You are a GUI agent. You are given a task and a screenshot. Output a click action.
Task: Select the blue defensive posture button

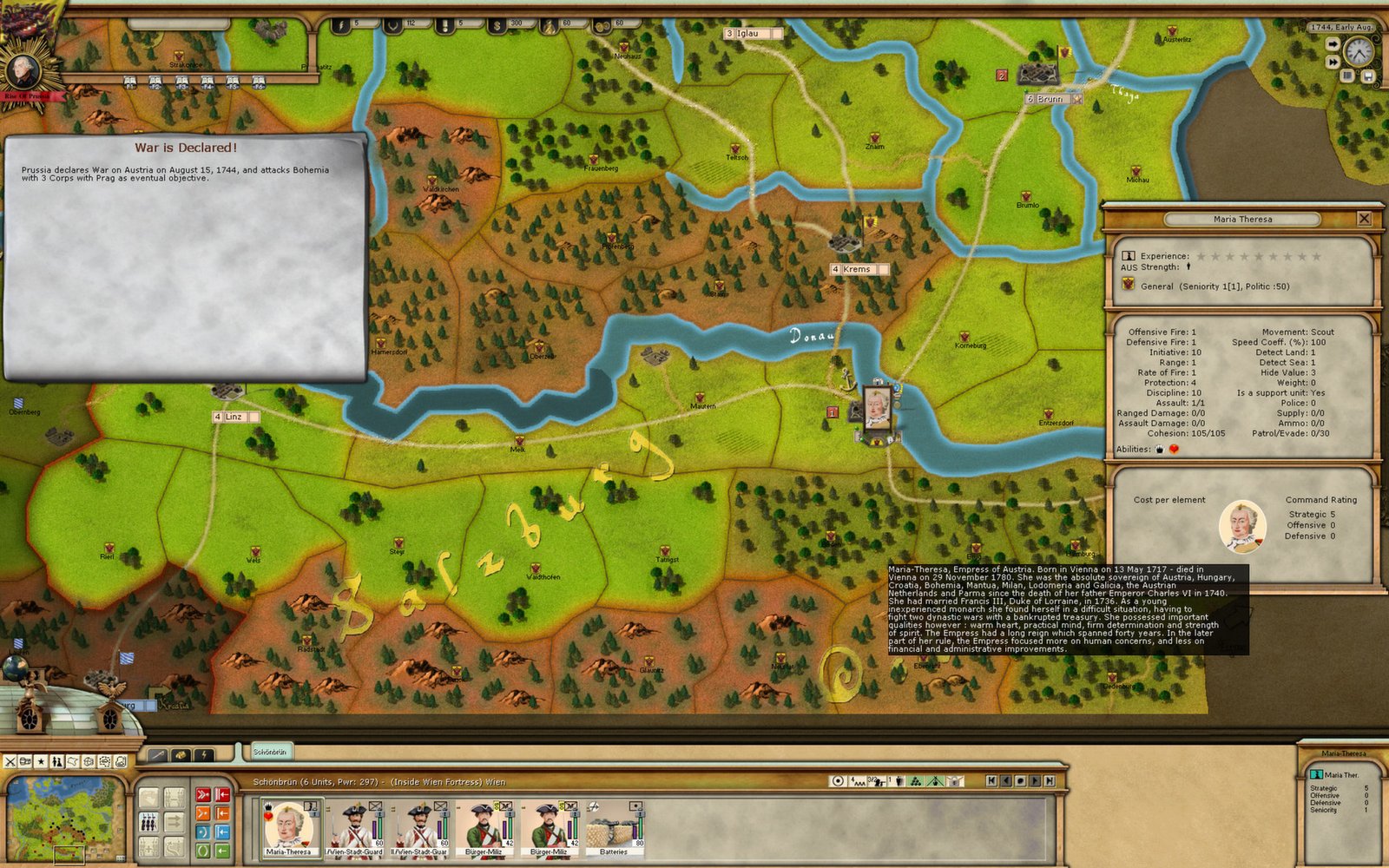tap(202, 832)
